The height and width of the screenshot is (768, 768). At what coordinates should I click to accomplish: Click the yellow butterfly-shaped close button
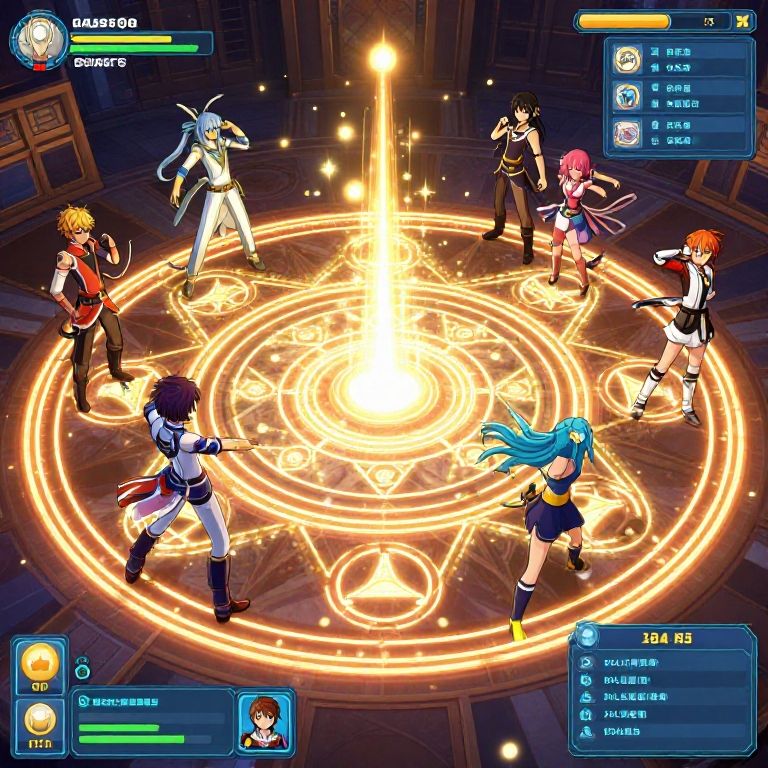(x=742, y=21)
